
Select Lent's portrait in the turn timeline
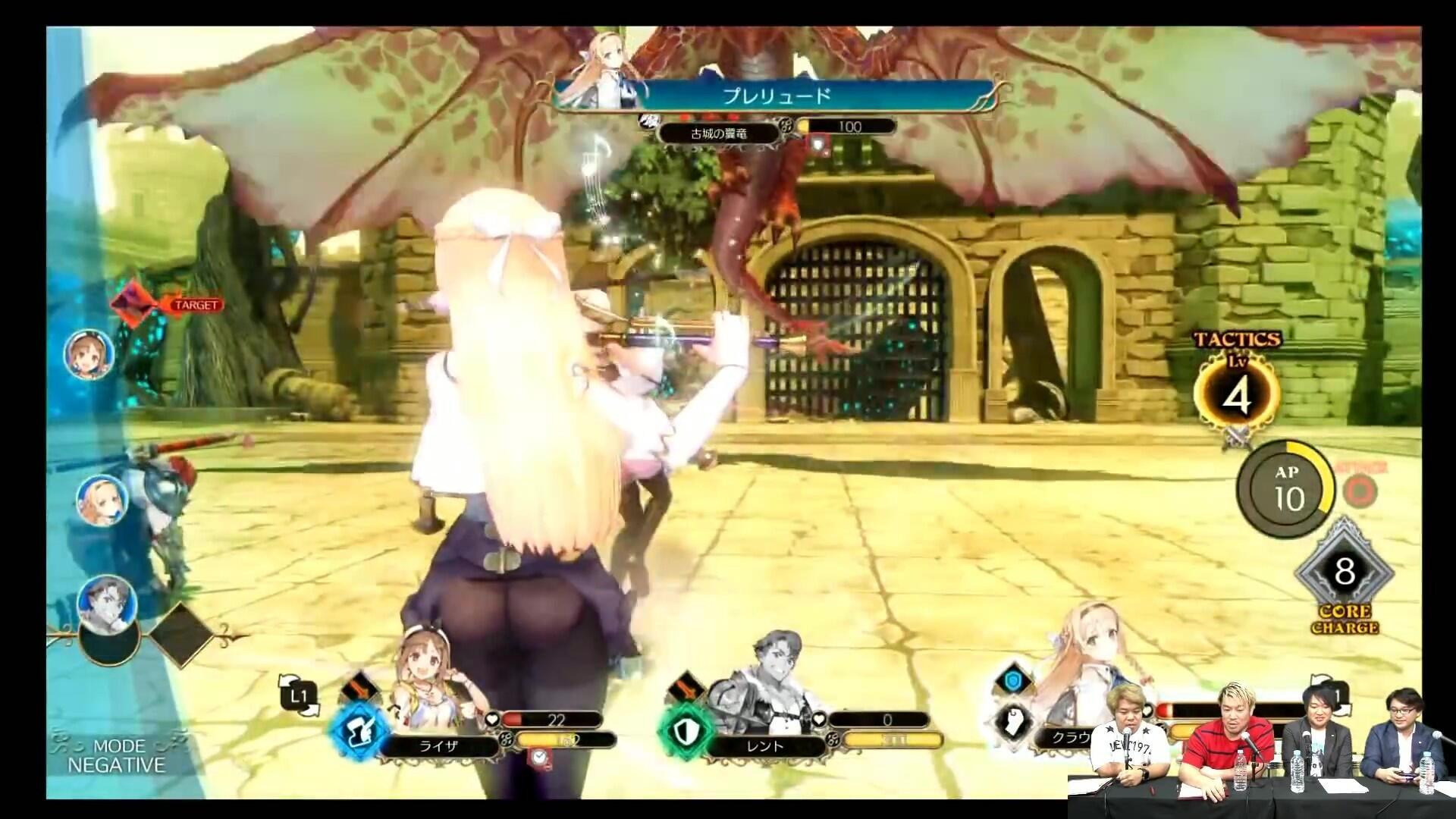(x=107, y=599)
